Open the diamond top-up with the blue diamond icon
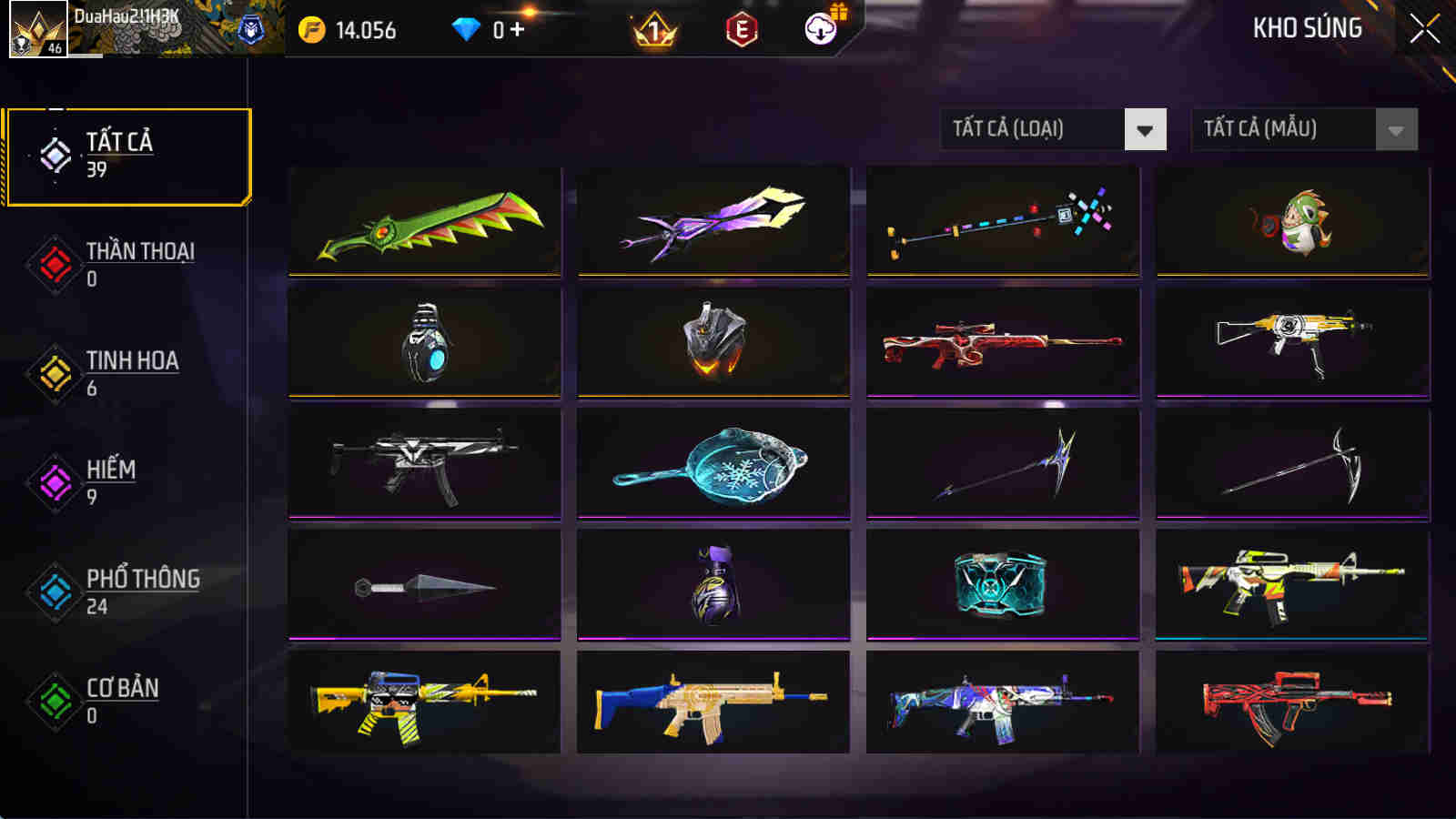The width and height of the screenshot is (1456, 819). [x=467, y=27]
